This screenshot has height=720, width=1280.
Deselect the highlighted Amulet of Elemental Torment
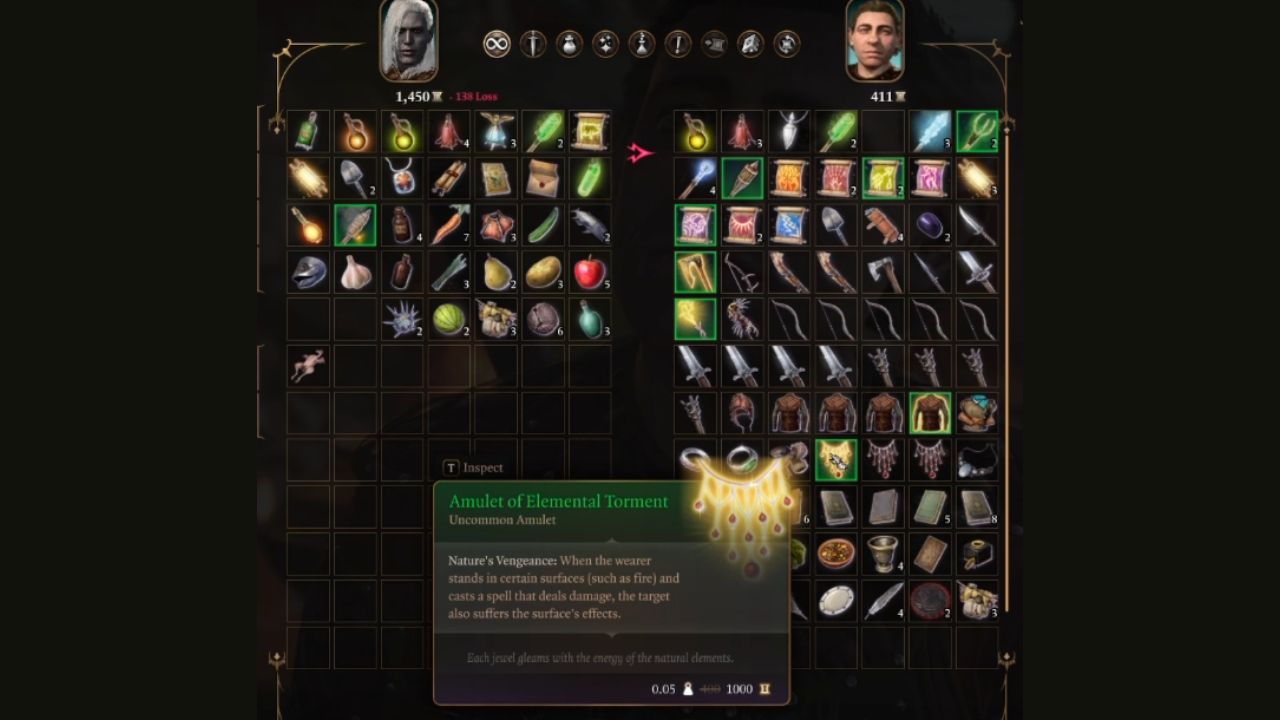(836, 461)
